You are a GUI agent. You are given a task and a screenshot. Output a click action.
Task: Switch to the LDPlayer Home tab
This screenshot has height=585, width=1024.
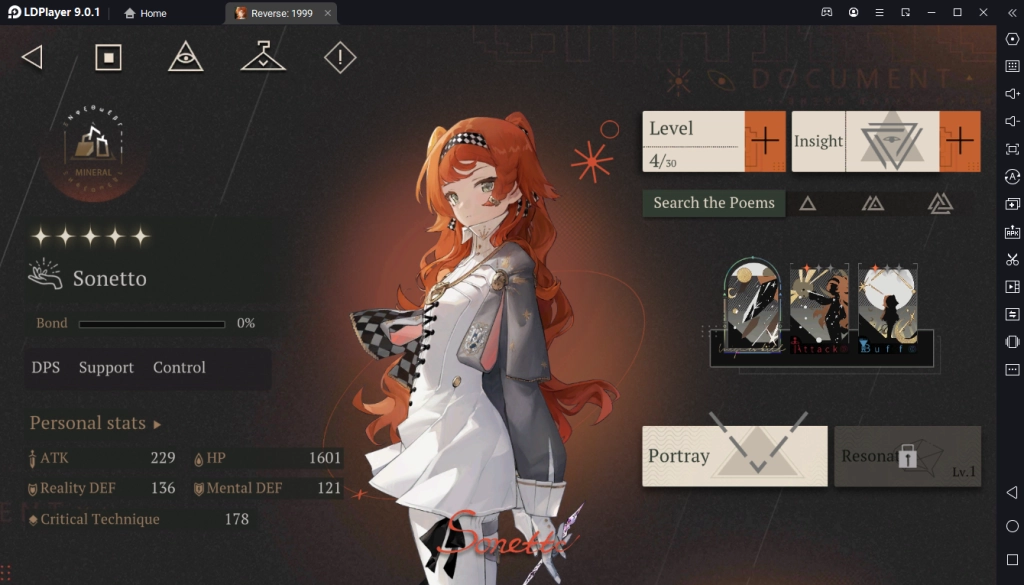tap(146, 13)
